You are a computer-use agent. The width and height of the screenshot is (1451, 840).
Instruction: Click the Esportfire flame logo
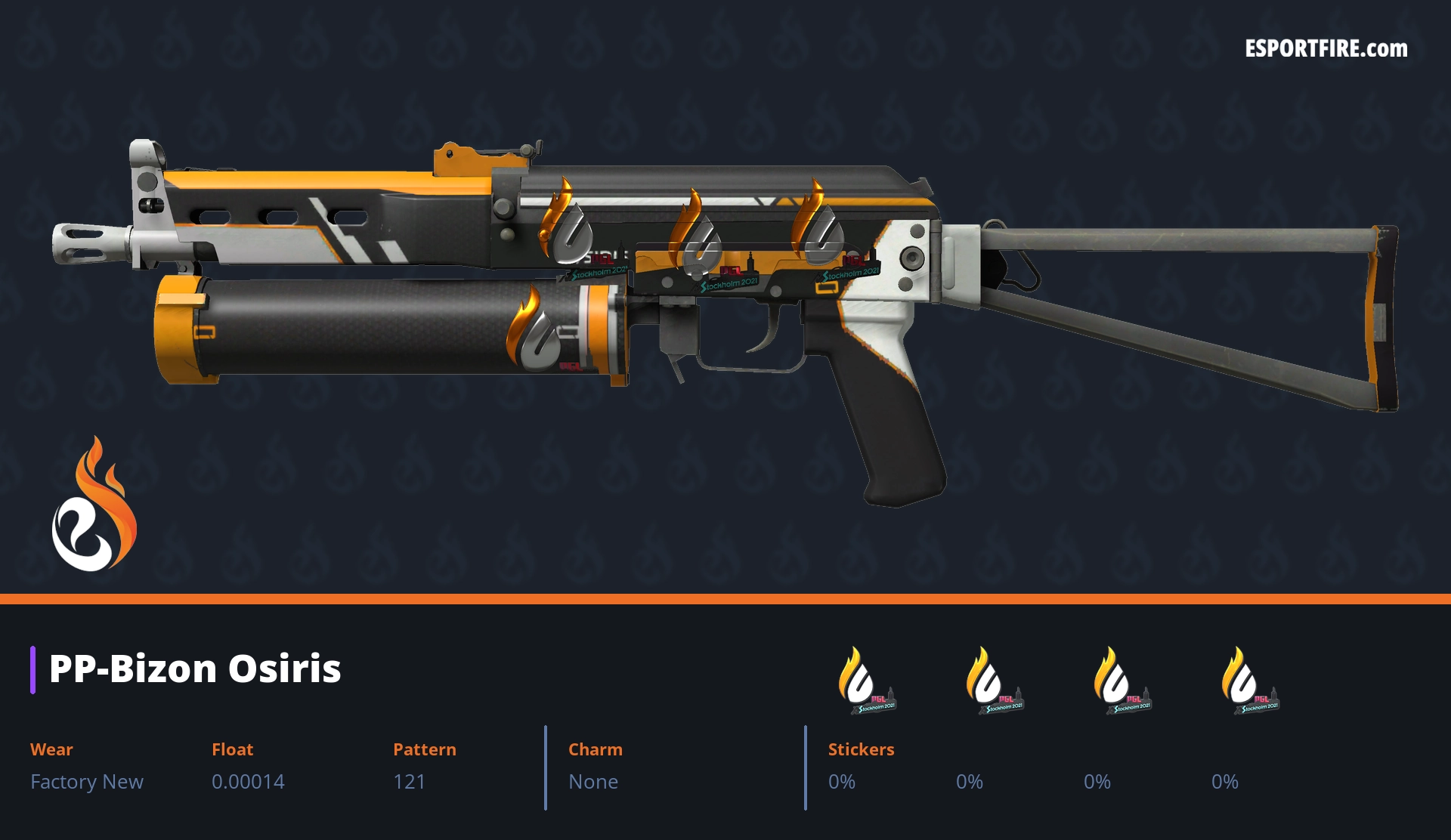pyautogui.click(x=94, y=505)
